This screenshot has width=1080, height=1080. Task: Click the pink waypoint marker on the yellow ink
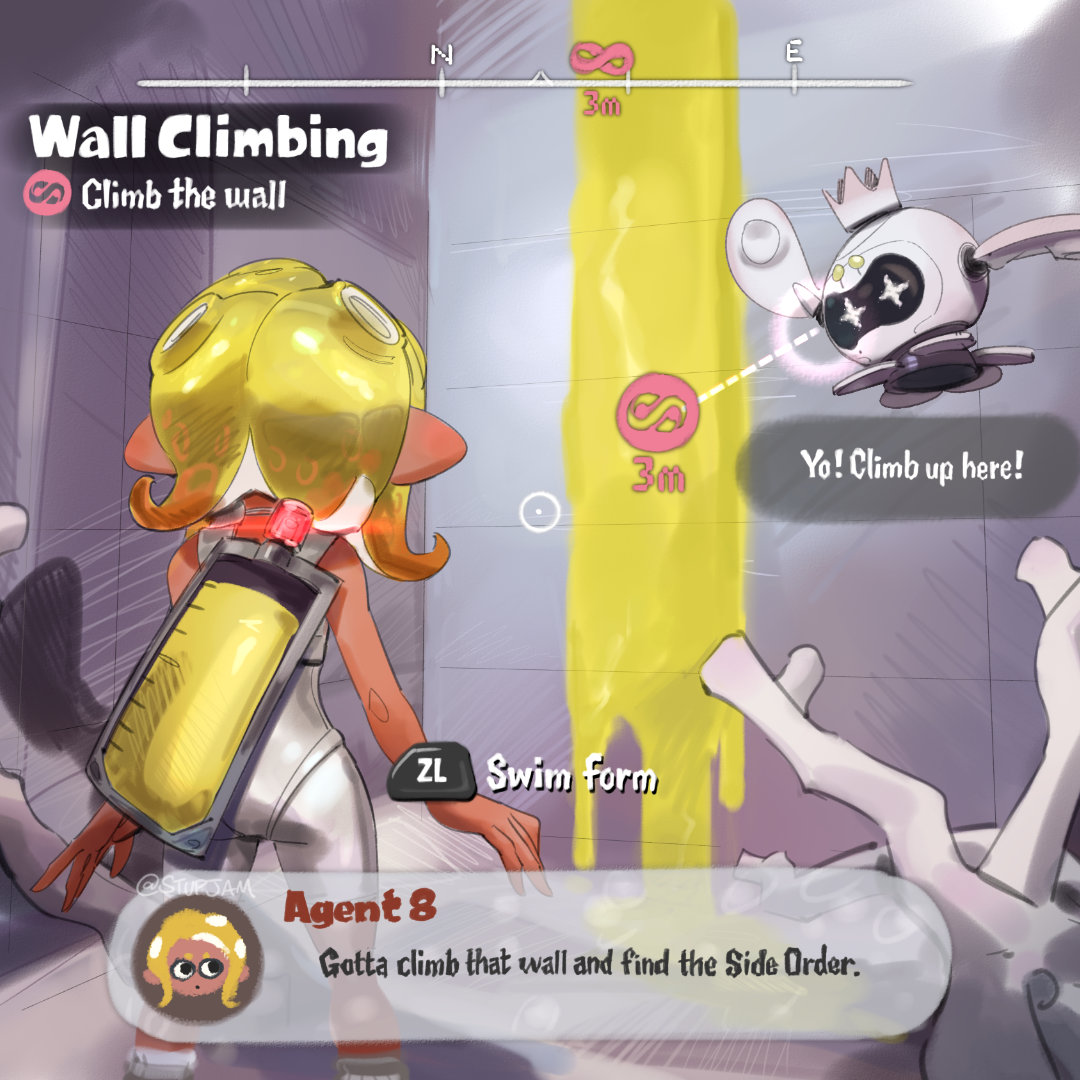pos(657,410)
